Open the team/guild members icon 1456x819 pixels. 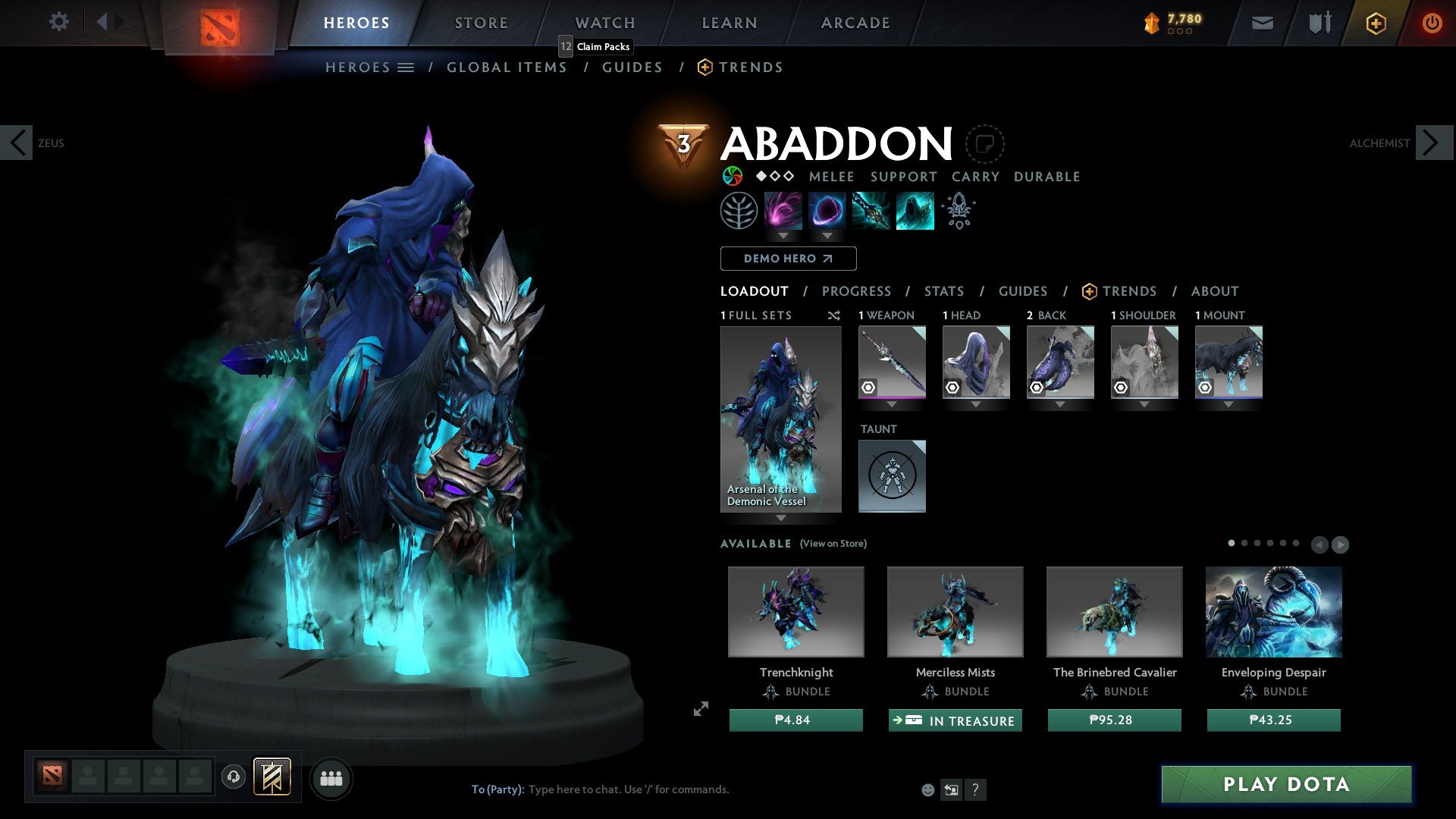pyautogui.click(x=331, y=778)
